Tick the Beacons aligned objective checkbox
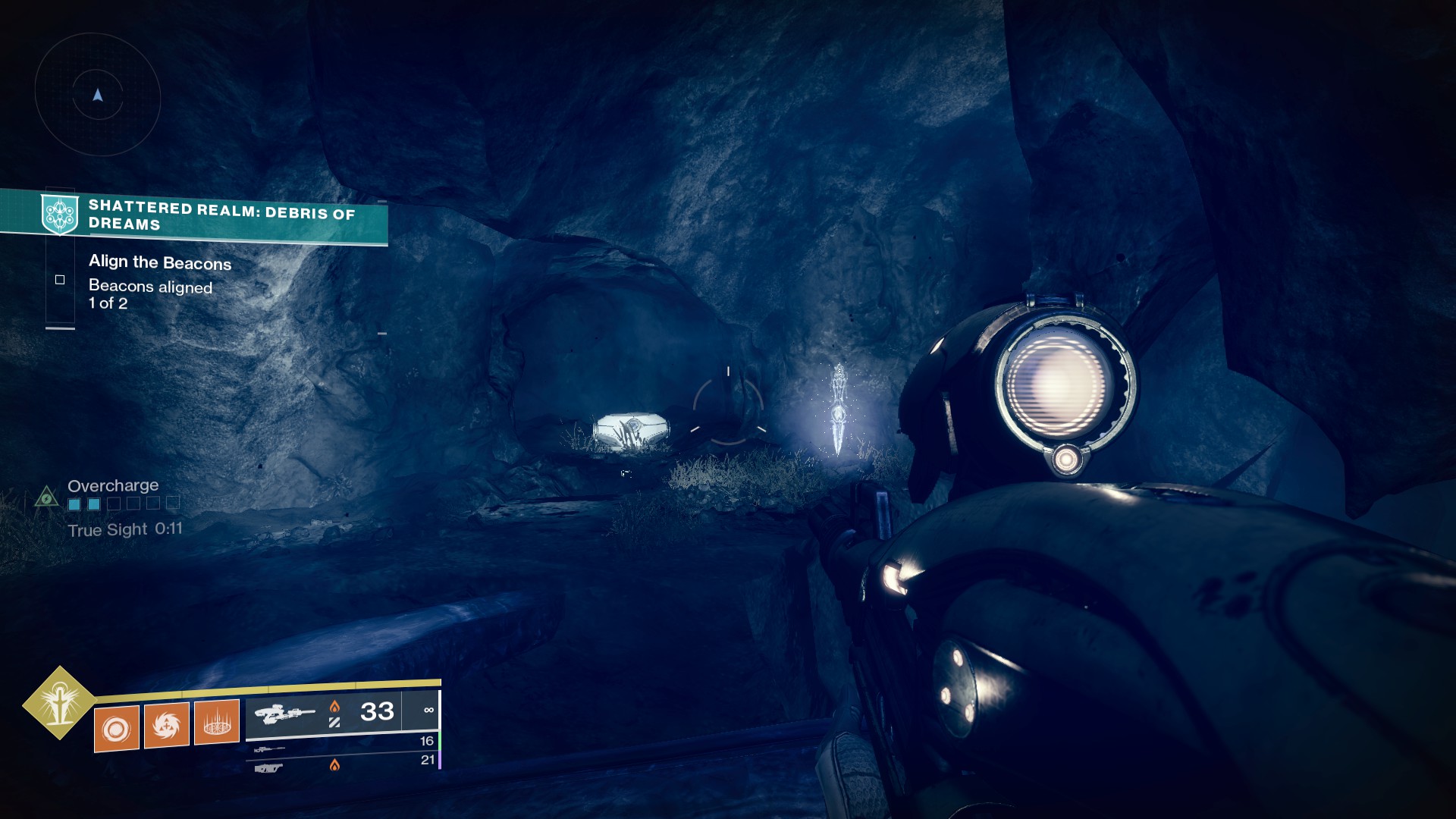1456x819 pixels. pyautogui.click(x=60, y=280)
